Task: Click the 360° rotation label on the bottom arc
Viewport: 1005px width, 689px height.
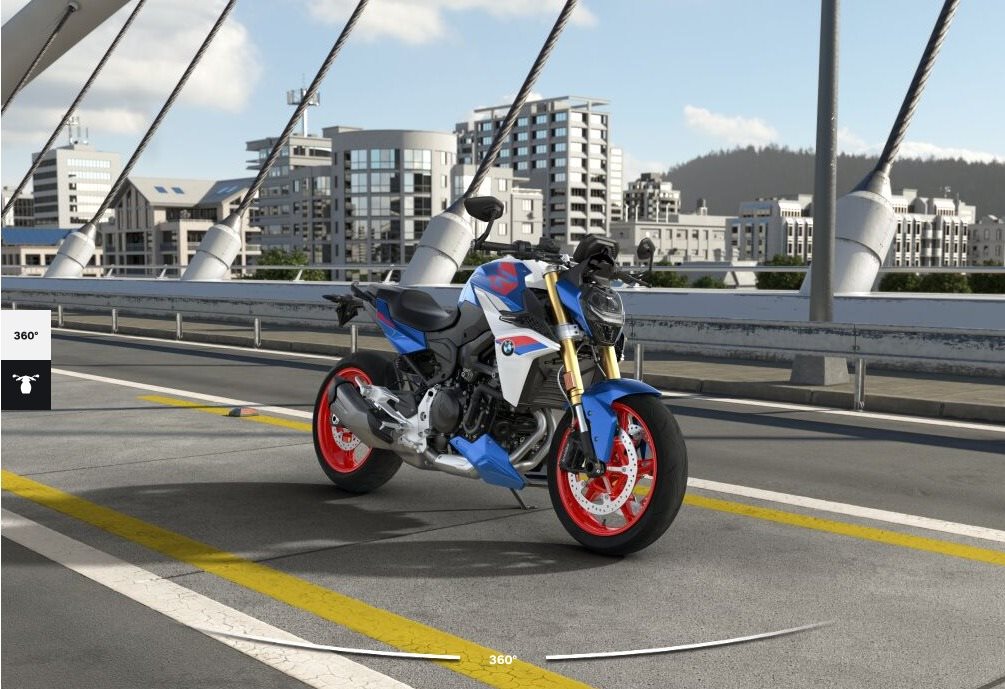Action: pos(502,660)
